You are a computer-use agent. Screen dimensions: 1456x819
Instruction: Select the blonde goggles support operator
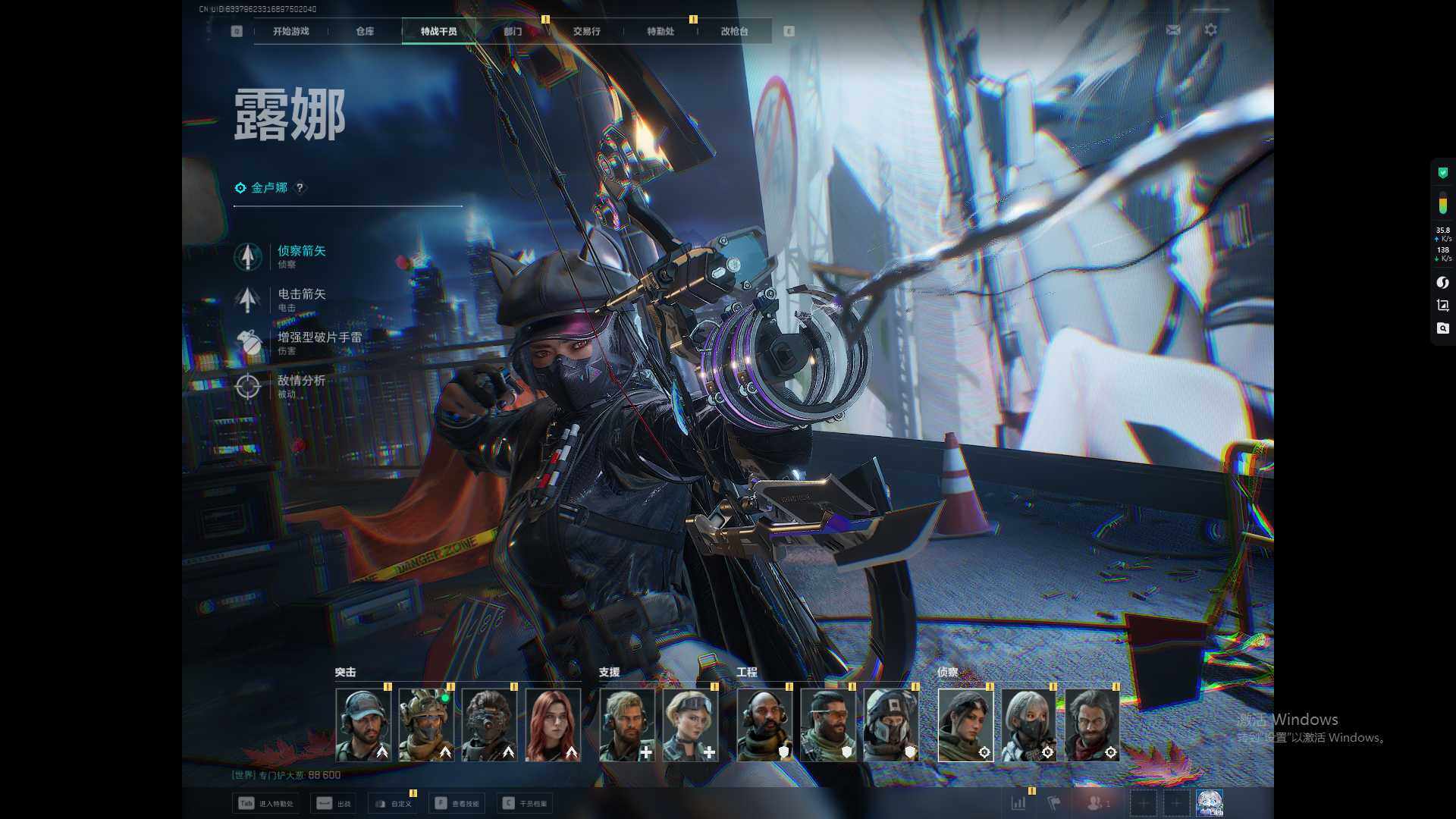pos(690,725)
